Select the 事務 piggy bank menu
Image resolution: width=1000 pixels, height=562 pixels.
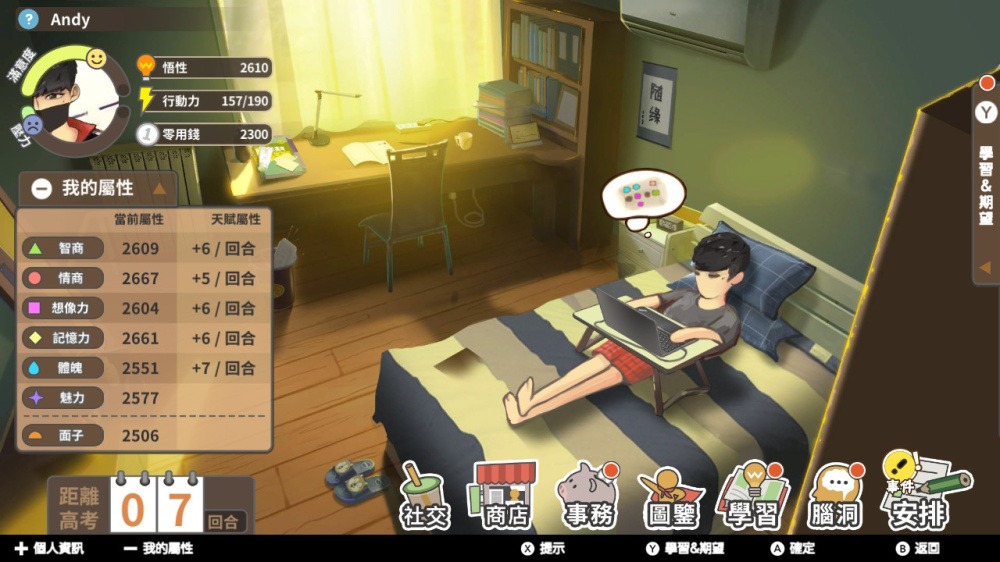click(587, 497)
